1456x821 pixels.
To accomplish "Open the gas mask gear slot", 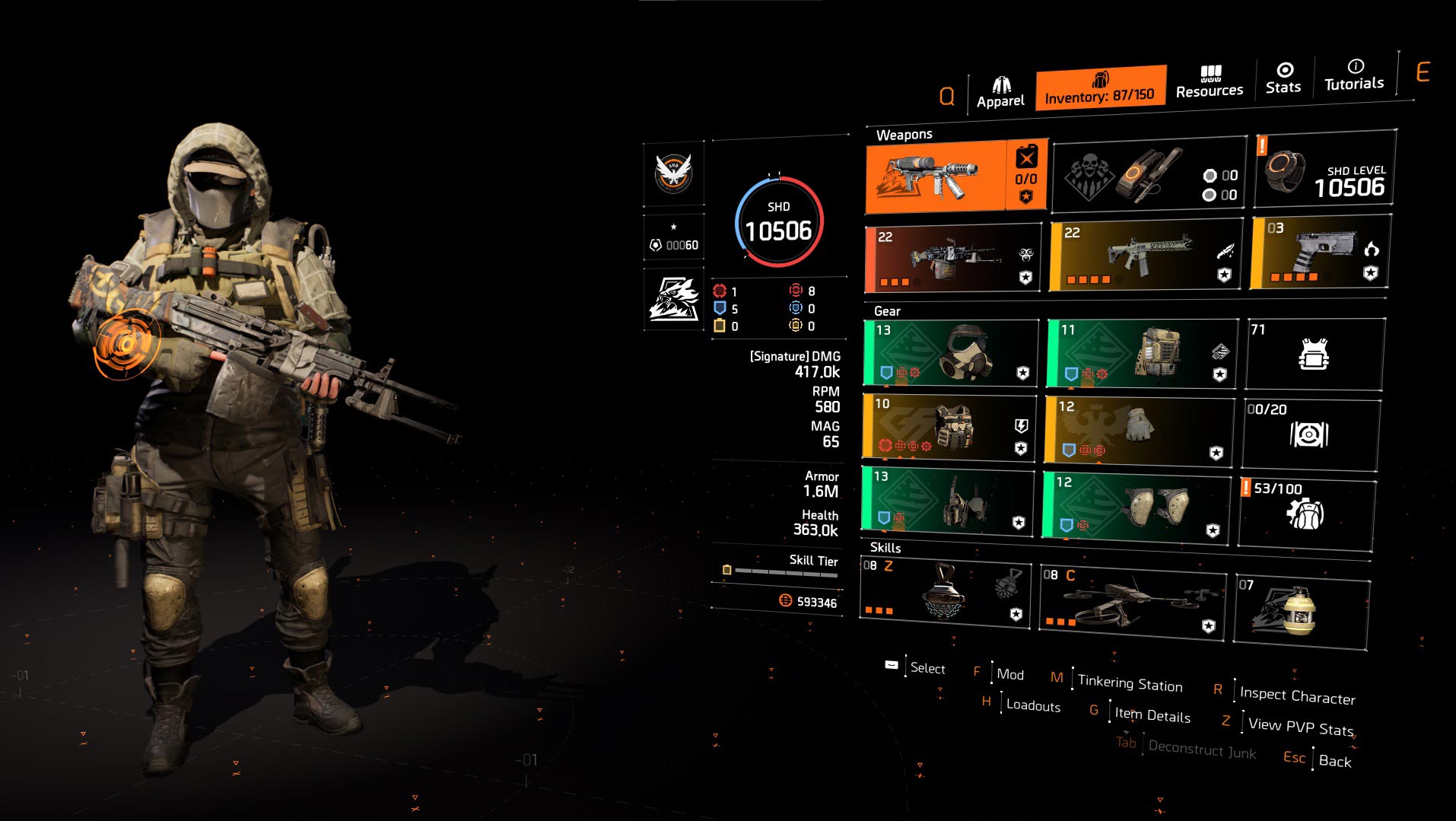I will point(951,352).
